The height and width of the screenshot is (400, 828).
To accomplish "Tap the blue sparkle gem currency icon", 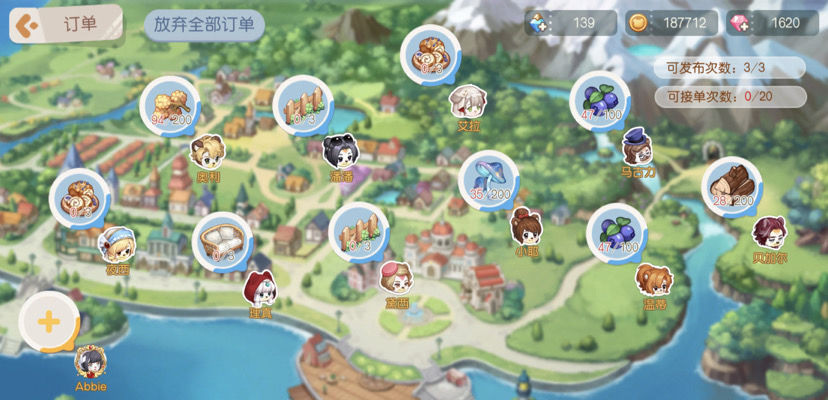I will [540, 23].
